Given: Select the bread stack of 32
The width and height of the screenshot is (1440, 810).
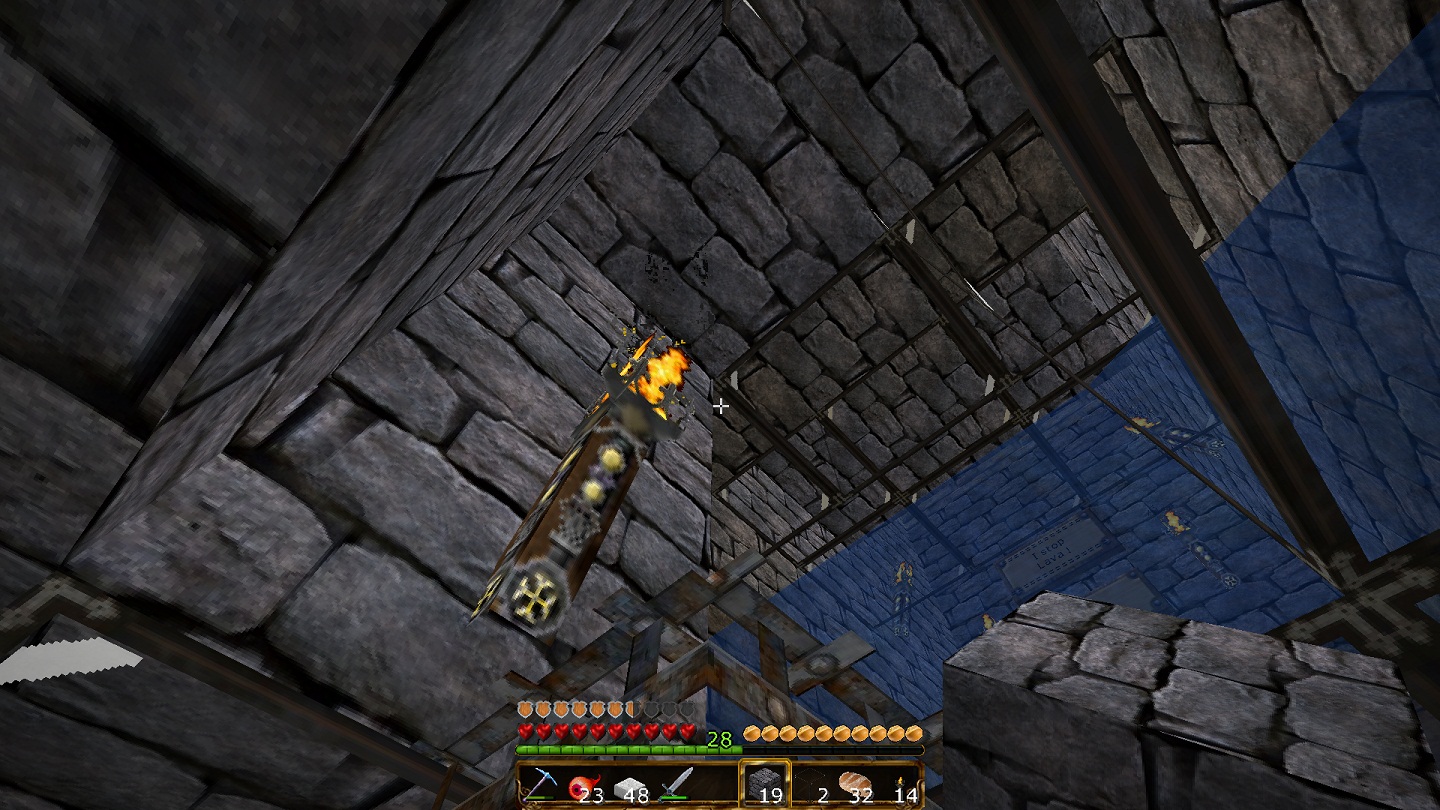Looking at the screenshot, I should (x=853, y=782).
